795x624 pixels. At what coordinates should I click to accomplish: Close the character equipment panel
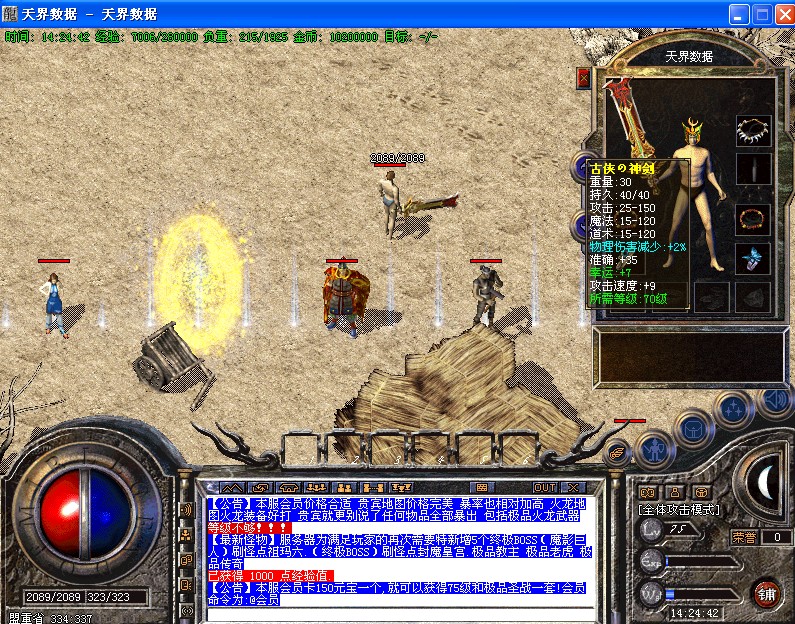[x=584, y=78]
